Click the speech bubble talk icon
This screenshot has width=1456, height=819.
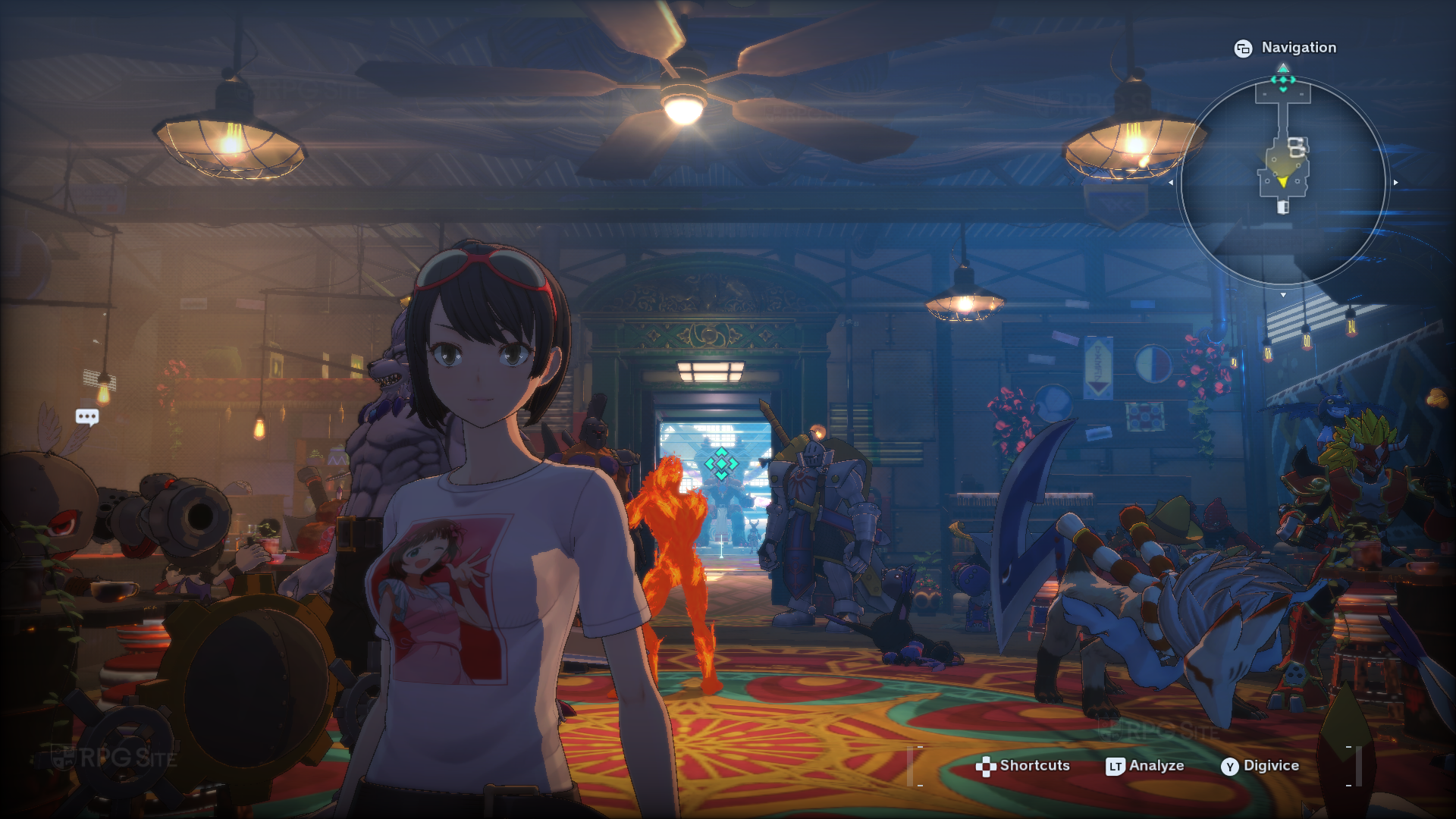[87, 417]
